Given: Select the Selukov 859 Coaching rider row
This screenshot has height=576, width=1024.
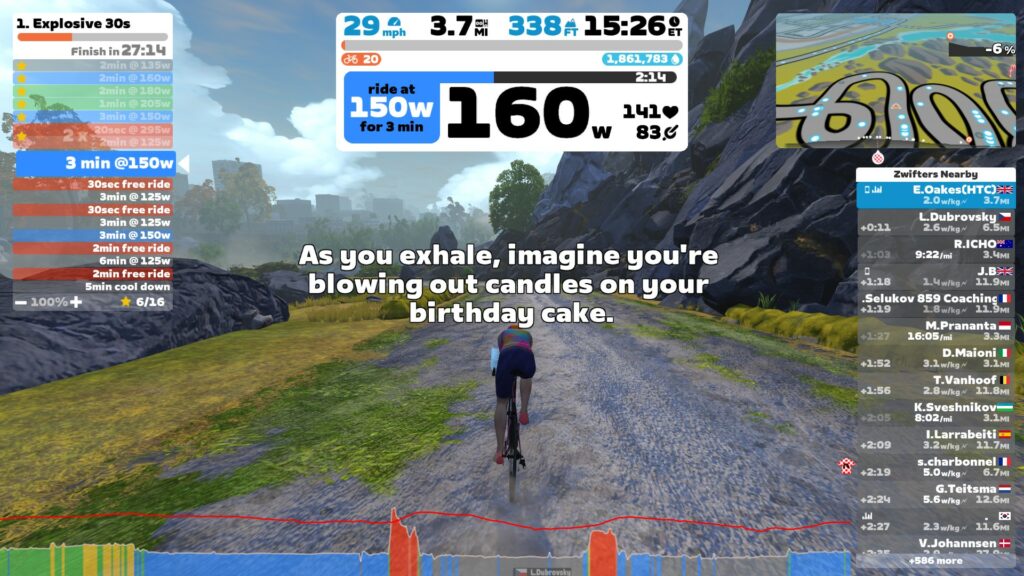Looking at the screenshot, I should click(935, 303).
